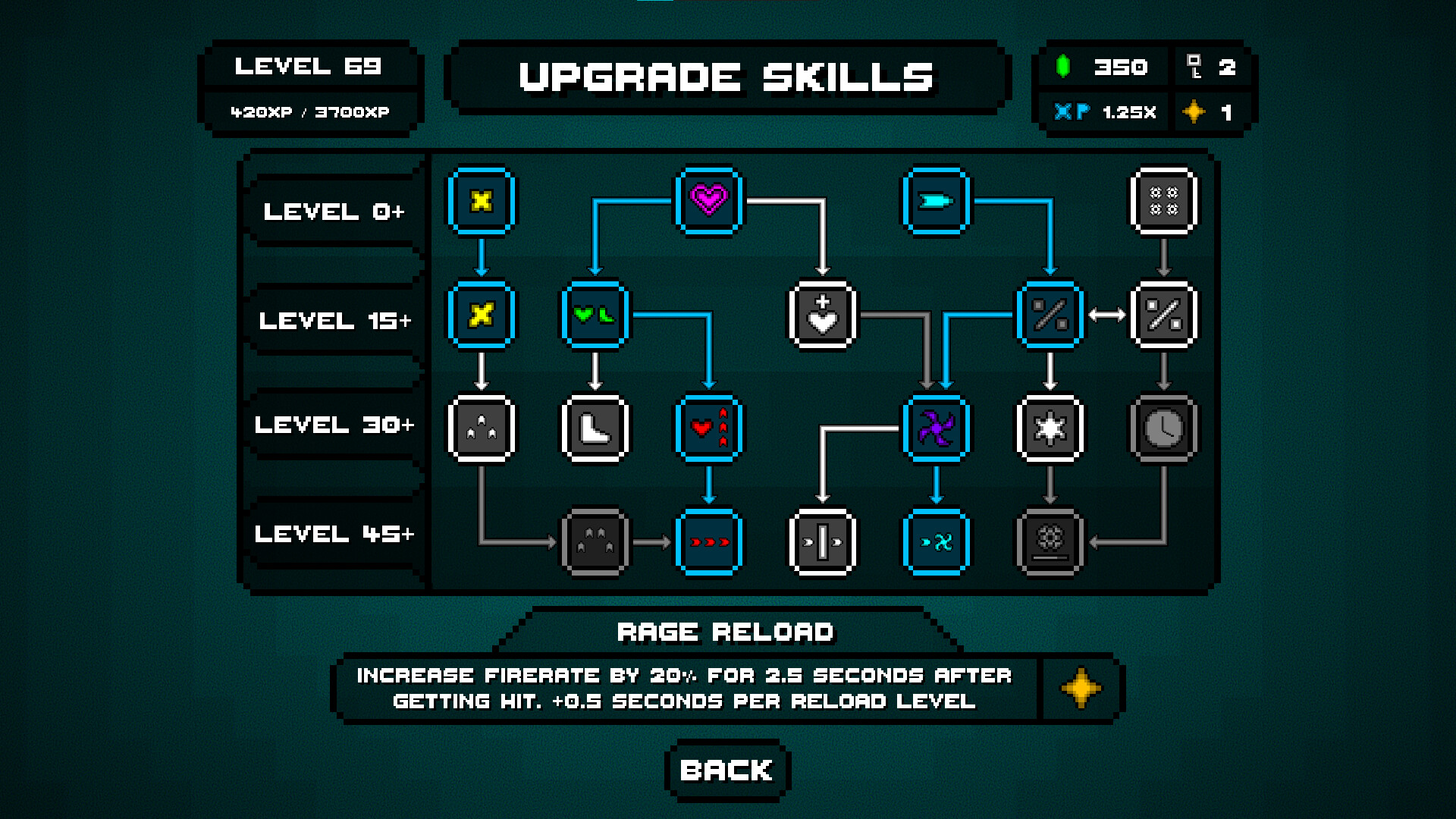Click the green gem currency counter

coord(1103,67)
